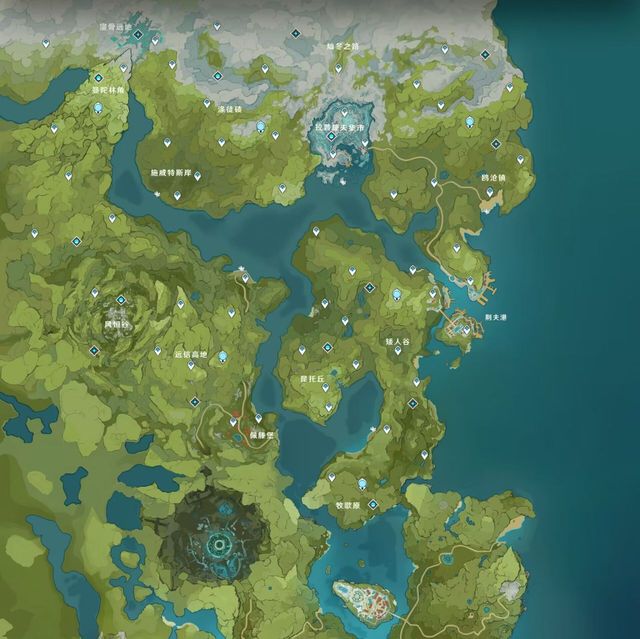Image resolution: width=640 pixels, height=639 pixels.
Task: Select the domain marker above 昆托丘 label
Action: point(327,348)
